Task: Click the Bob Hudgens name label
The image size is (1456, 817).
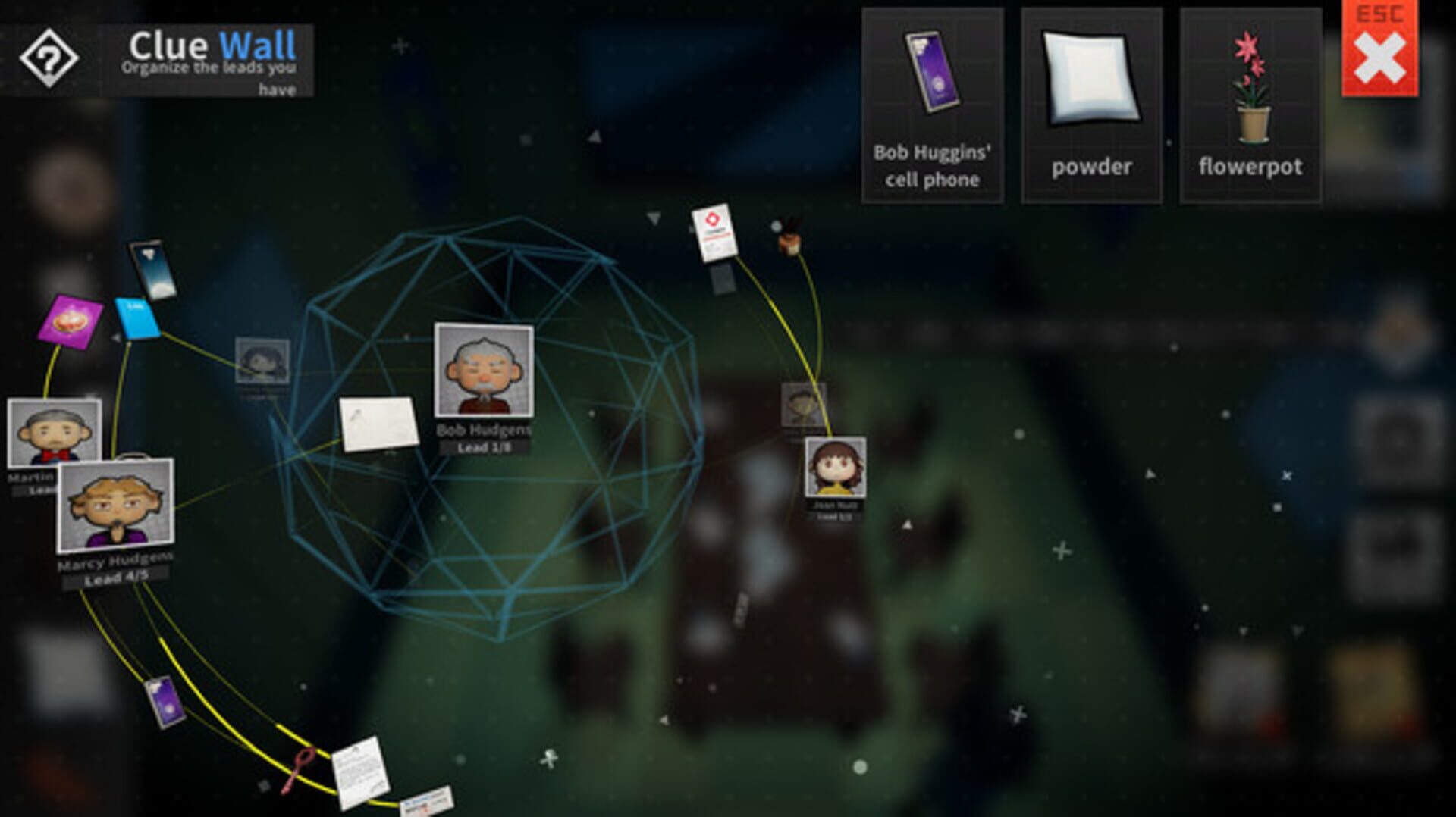Action: pos(485,429)
